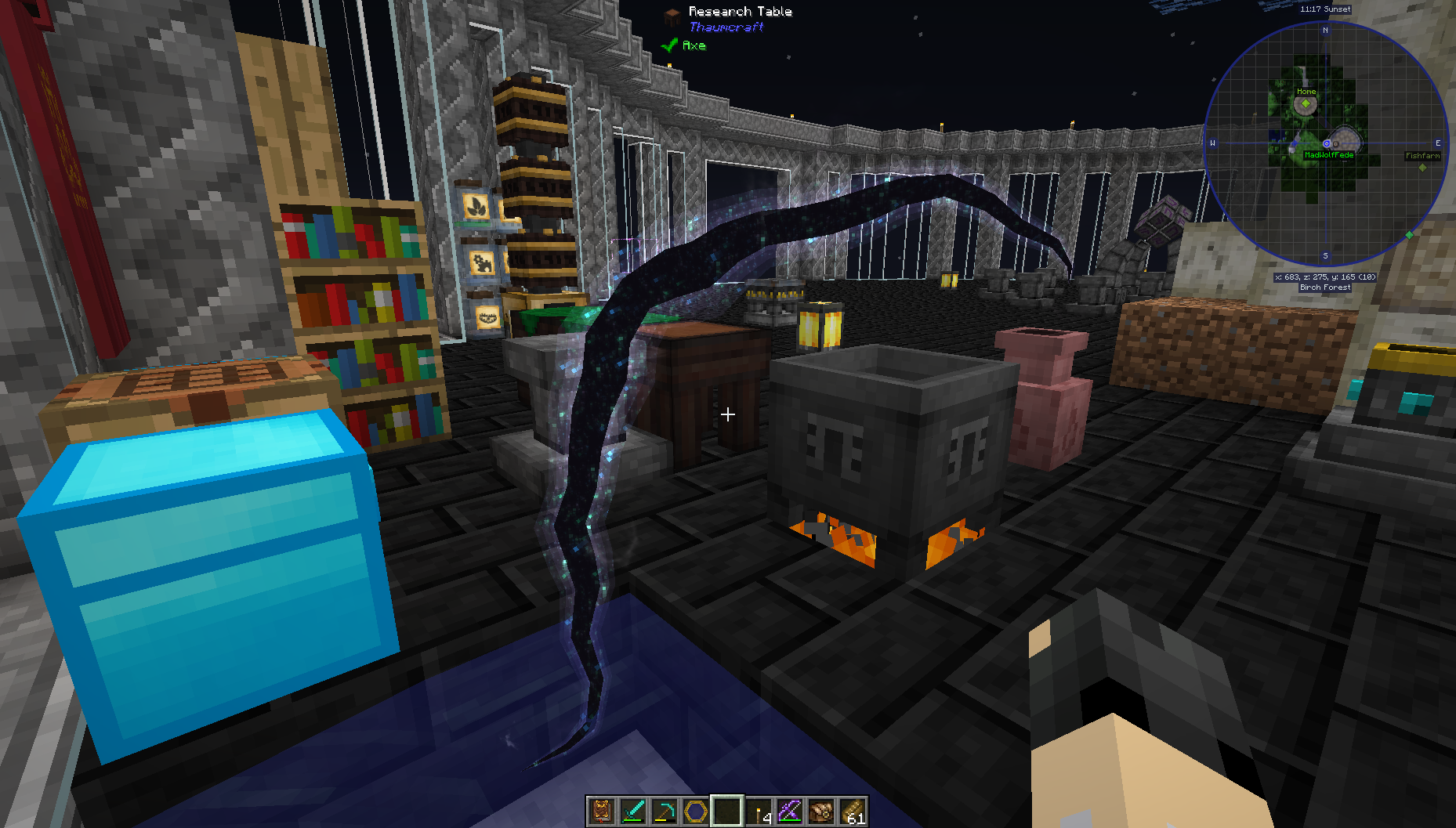1456x828 pixels.
Task: Select the blue hexagon mirror hotbar item
Action: [x=695, y=812]
